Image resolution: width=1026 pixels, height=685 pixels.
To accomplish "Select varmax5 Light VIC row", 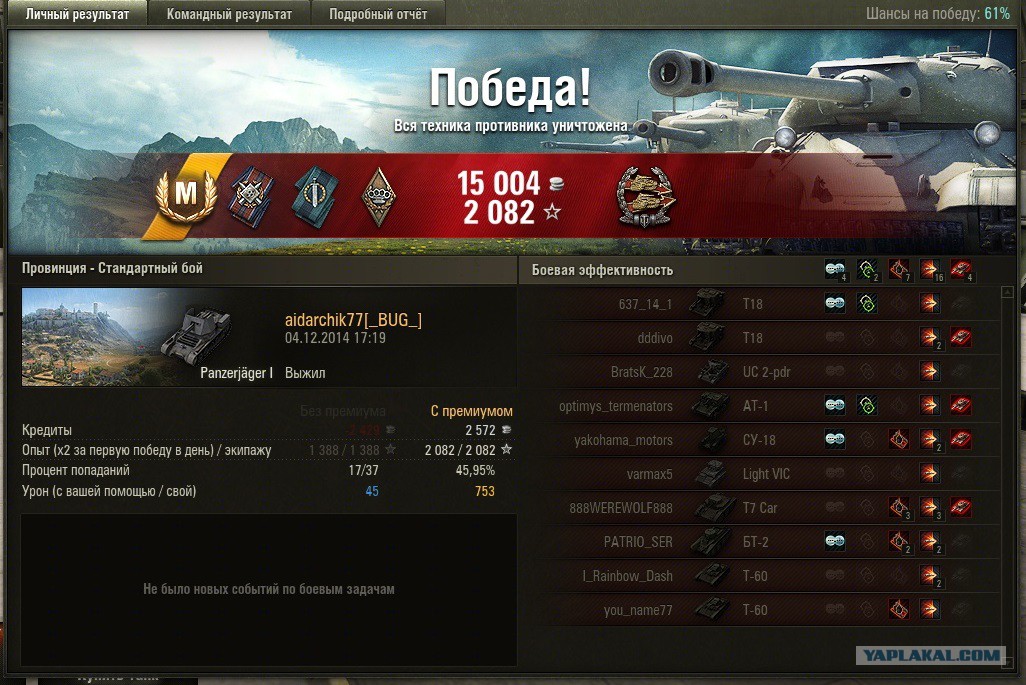I will 649,474.
